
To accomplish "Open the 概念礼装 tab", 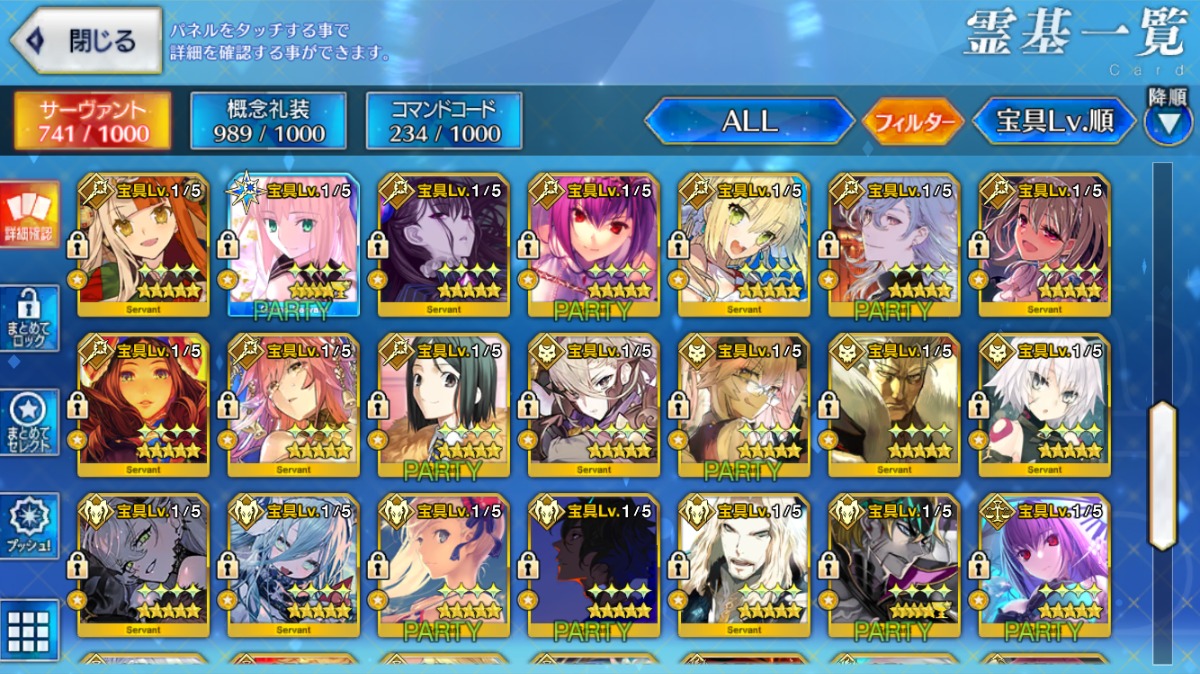I will point(268,122).
